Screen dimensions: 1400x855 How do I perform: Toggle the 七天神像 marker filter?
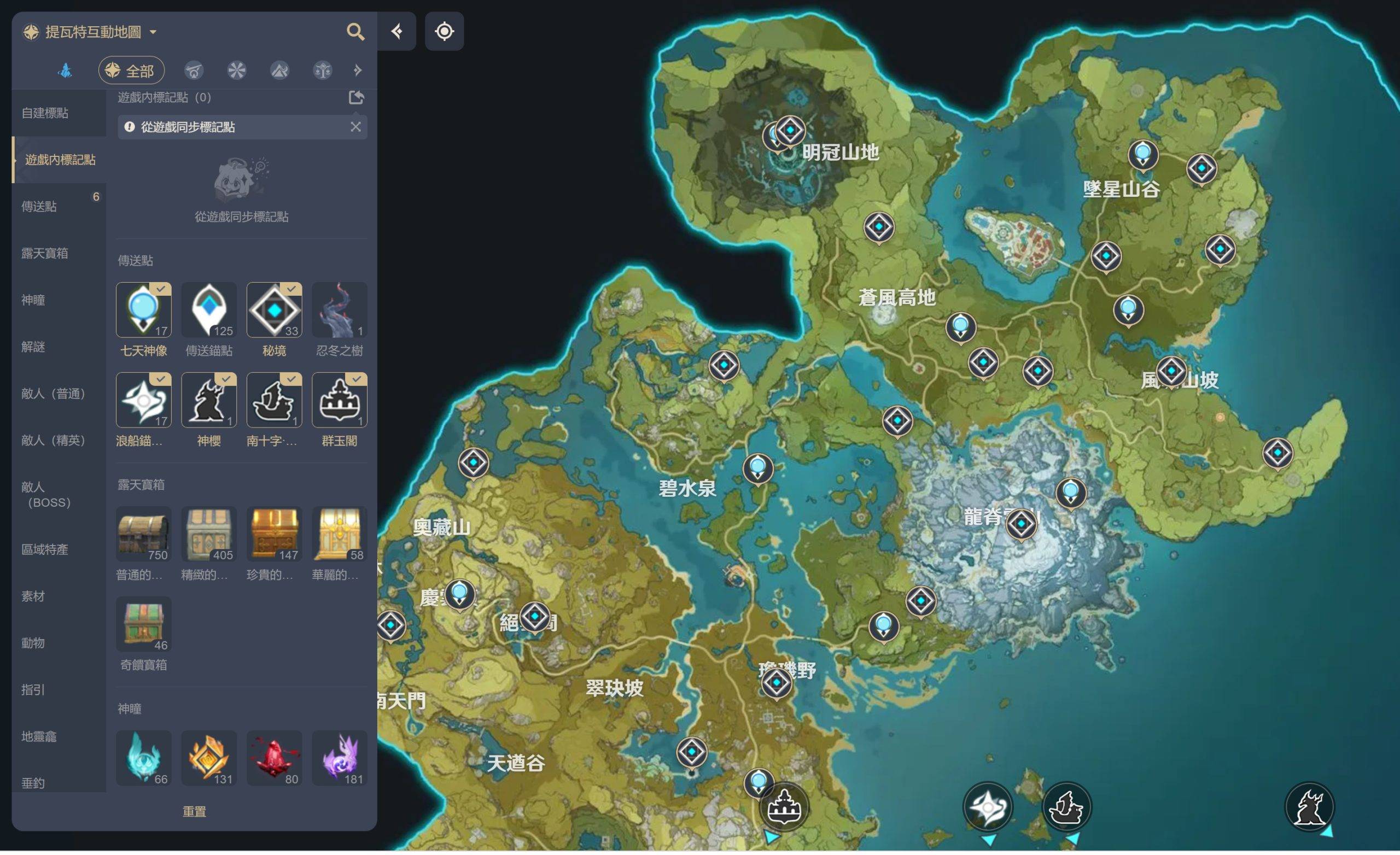click(x=143, y=310)
